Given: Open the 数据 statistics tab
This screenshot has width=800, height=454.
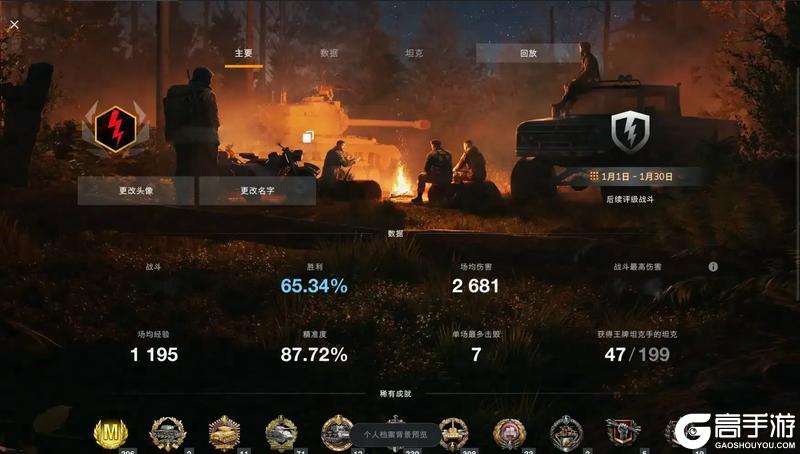Looking at the screenshot, I should click(329, 53).
